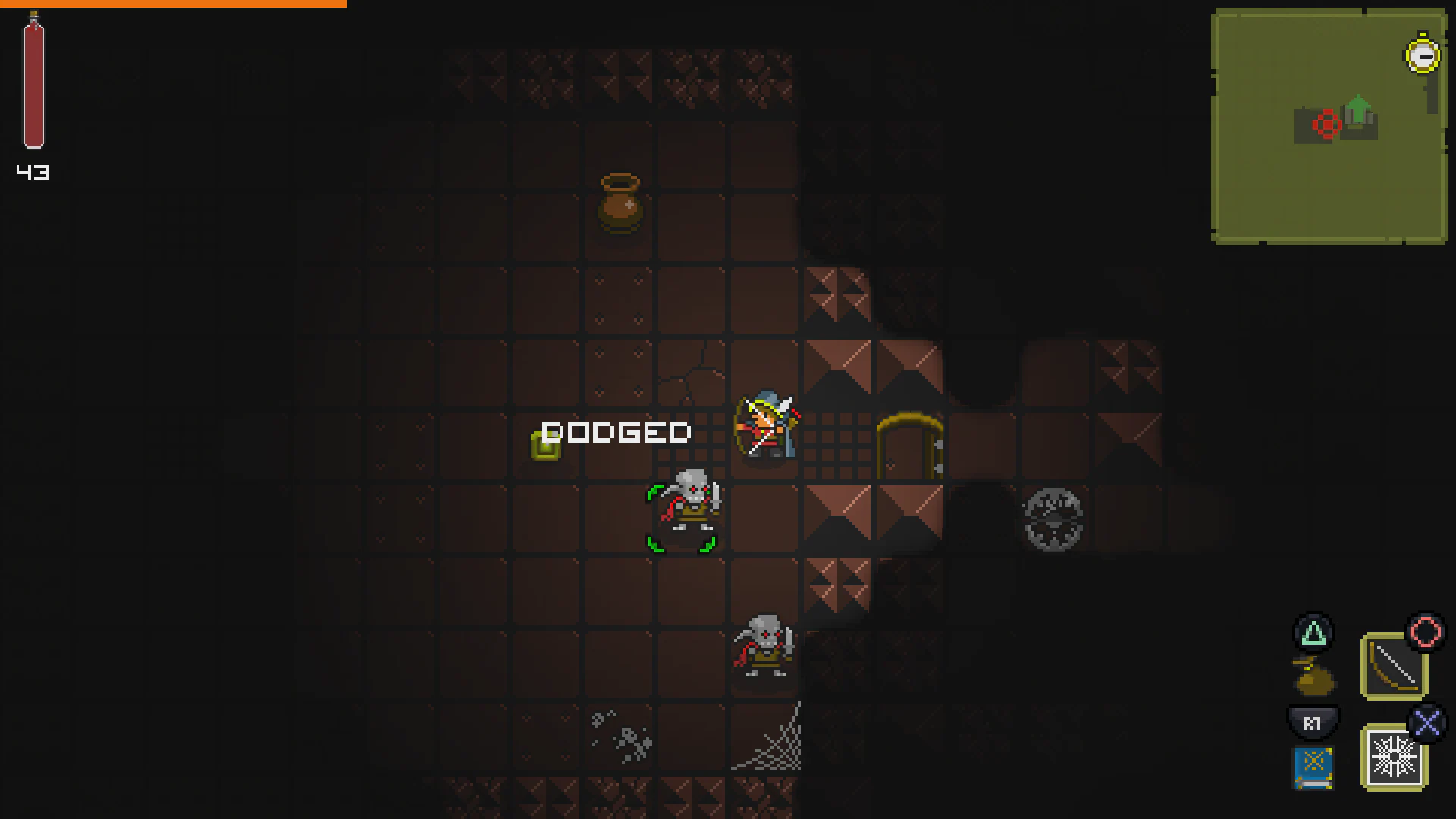Click the X button prompt

(1429, 724)
